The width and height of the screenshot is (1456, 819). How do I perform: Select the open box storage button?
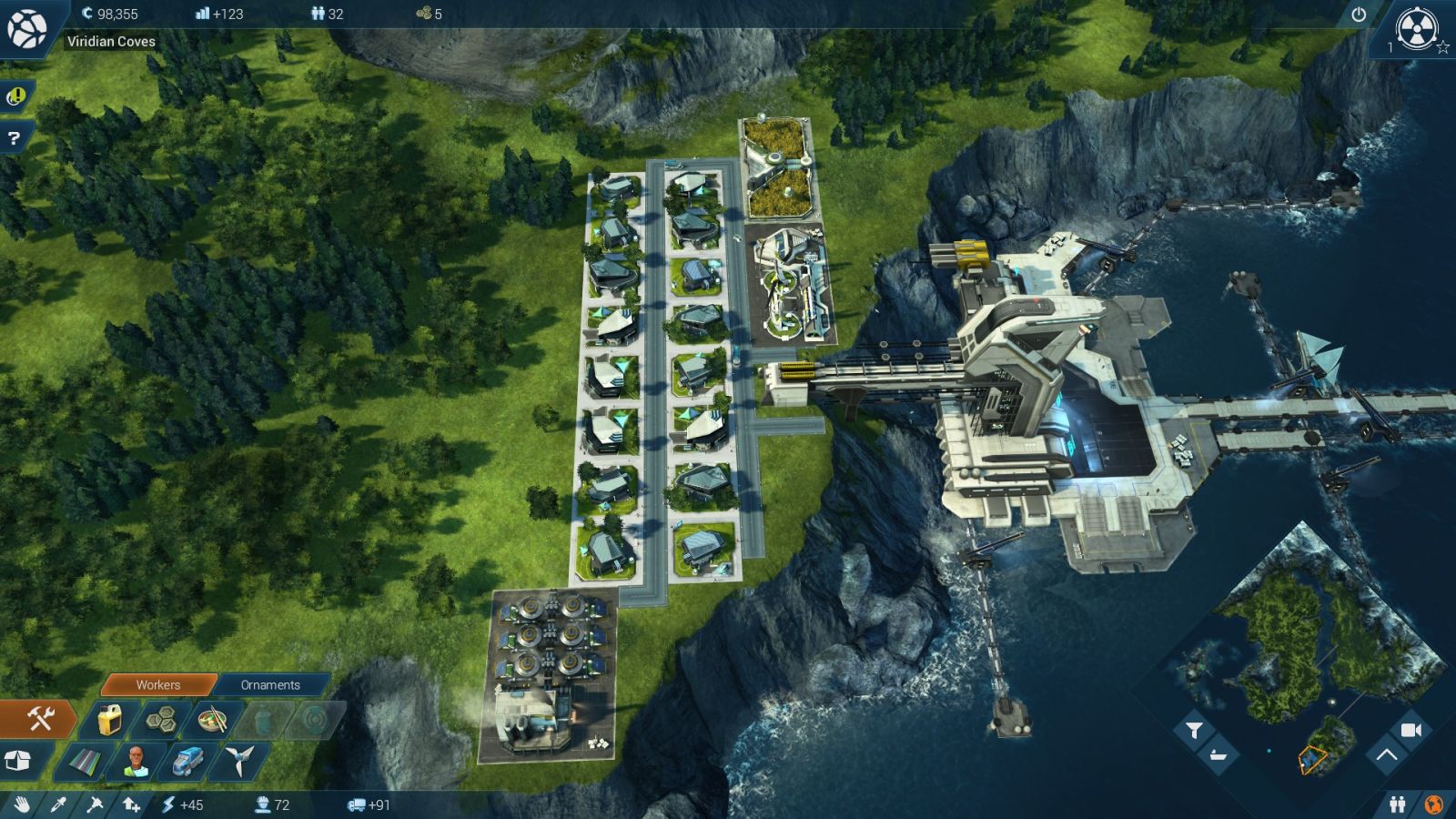point(18,760)
